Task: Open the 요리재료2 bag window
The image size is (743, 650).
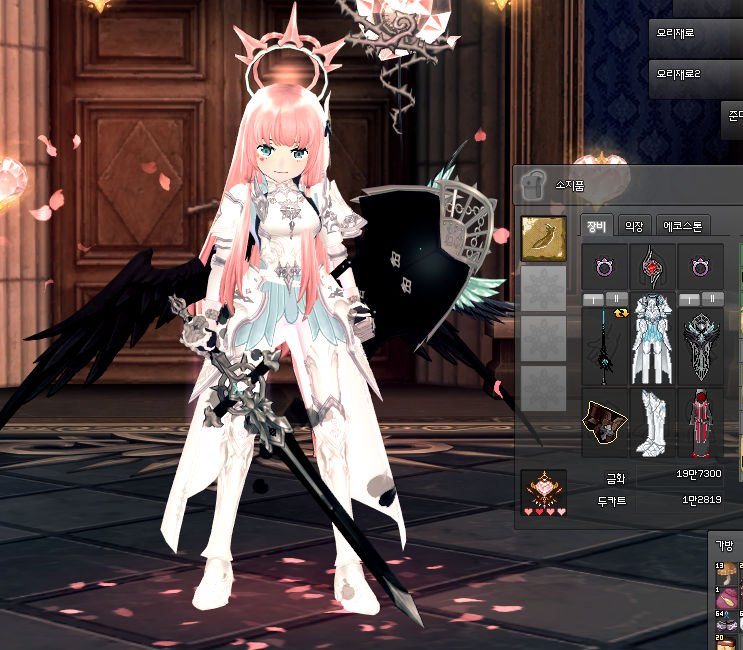Action: (x=695, y=74)
